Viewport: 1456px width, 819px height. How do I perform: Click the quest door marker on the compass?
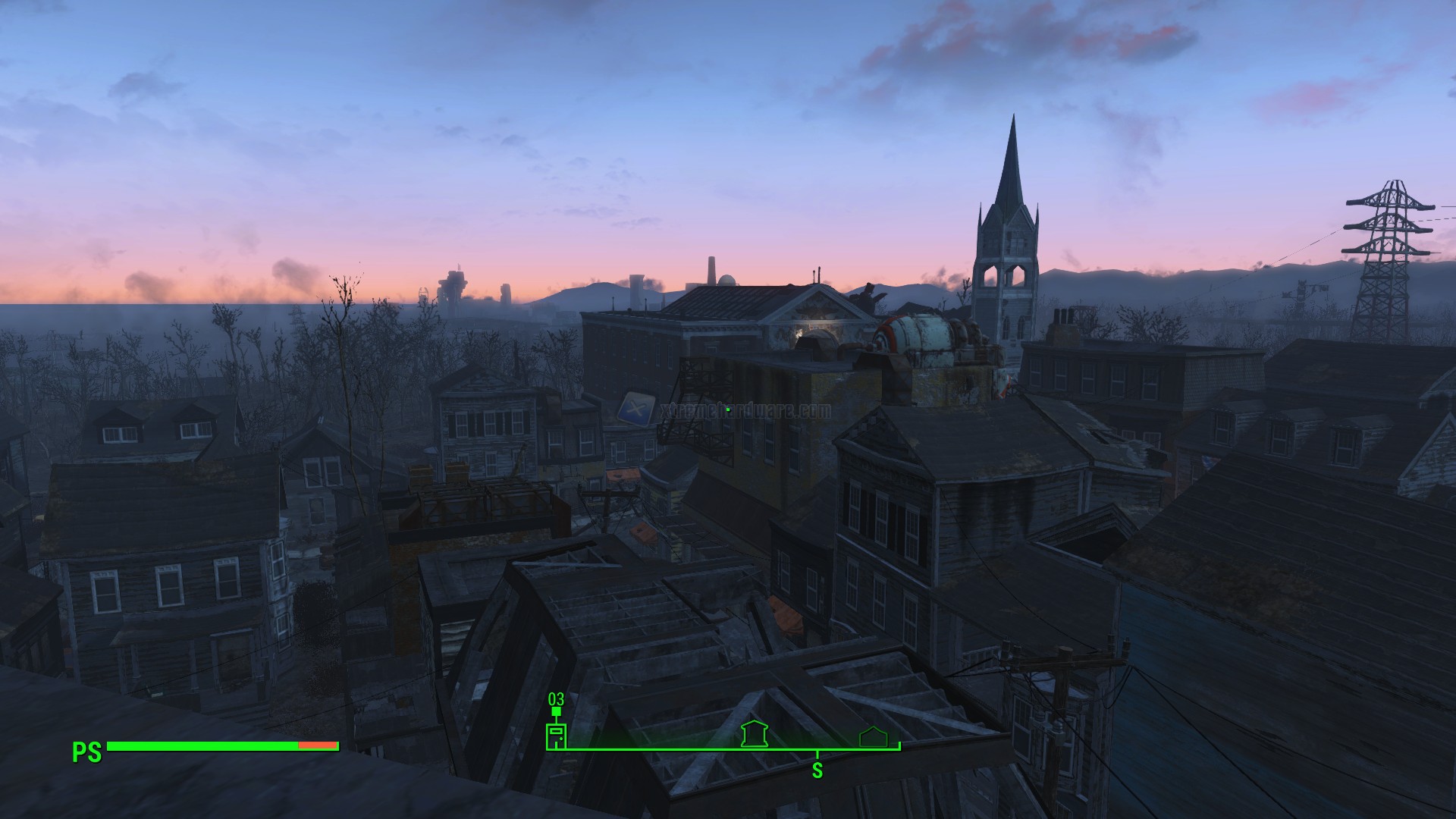tap(556, 736)
